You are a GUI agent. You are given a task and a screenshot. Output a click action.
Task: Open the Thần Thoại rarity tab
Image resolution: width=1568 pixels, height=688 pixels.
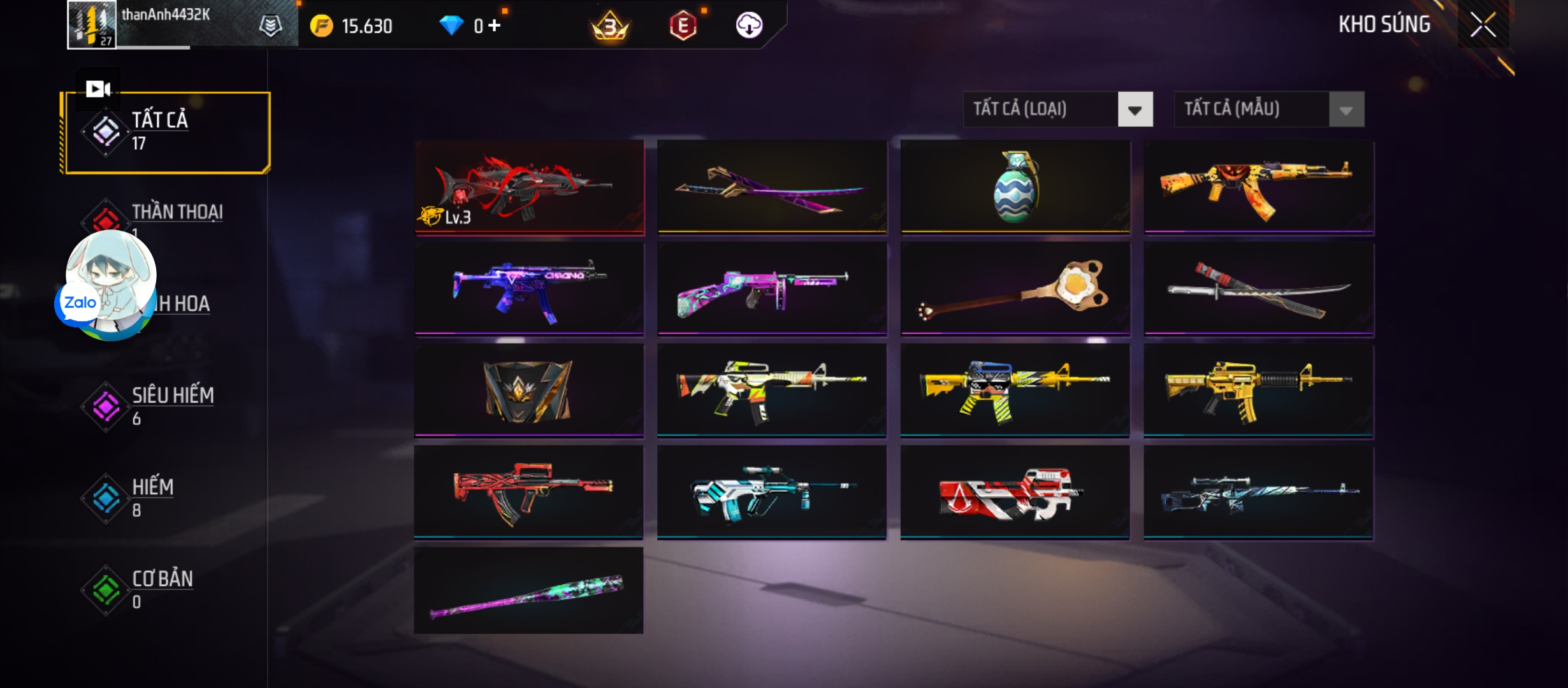177,213
